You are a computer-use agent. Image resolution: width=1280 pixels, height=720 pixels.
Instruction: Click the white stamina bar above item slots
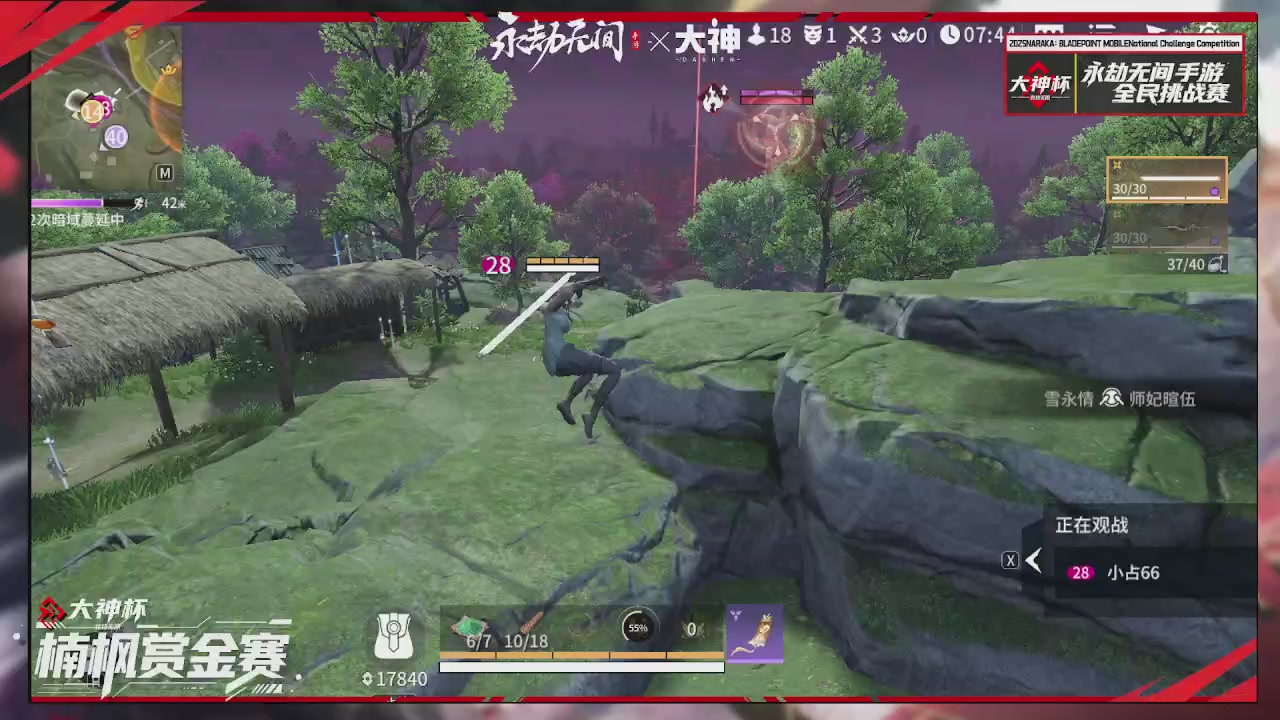pos(583,668)
